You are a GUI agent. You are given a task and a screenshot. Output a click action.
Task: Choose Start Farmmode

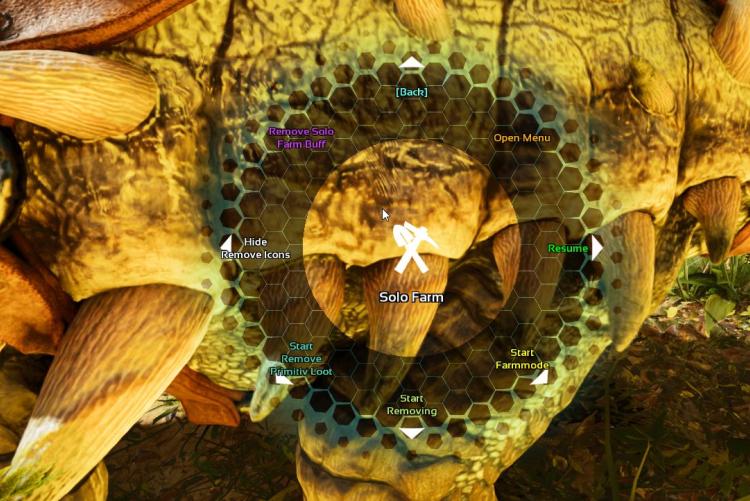pos(521,359)
